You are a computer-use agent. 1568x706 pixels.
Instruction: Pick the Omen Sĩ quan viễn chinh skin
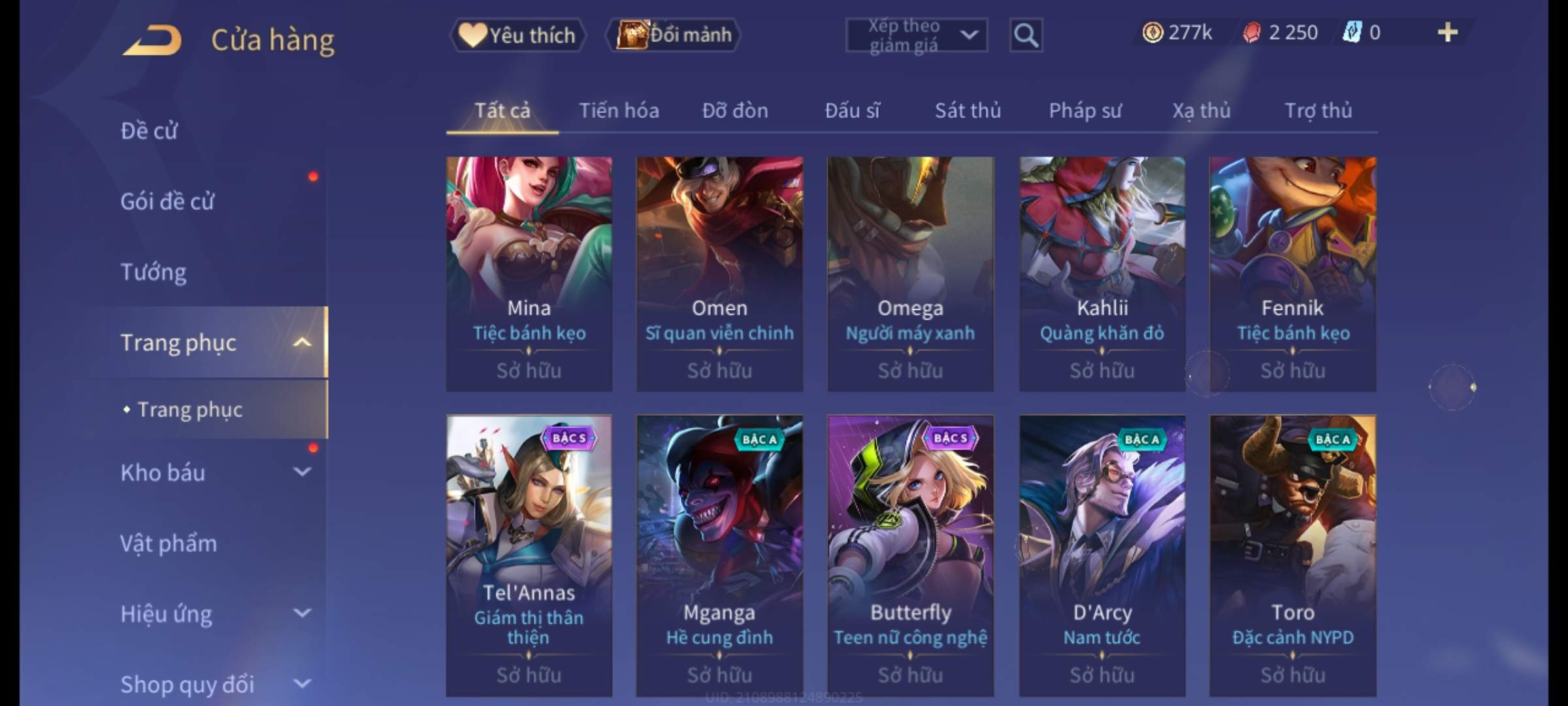click(x=719, y=273)
